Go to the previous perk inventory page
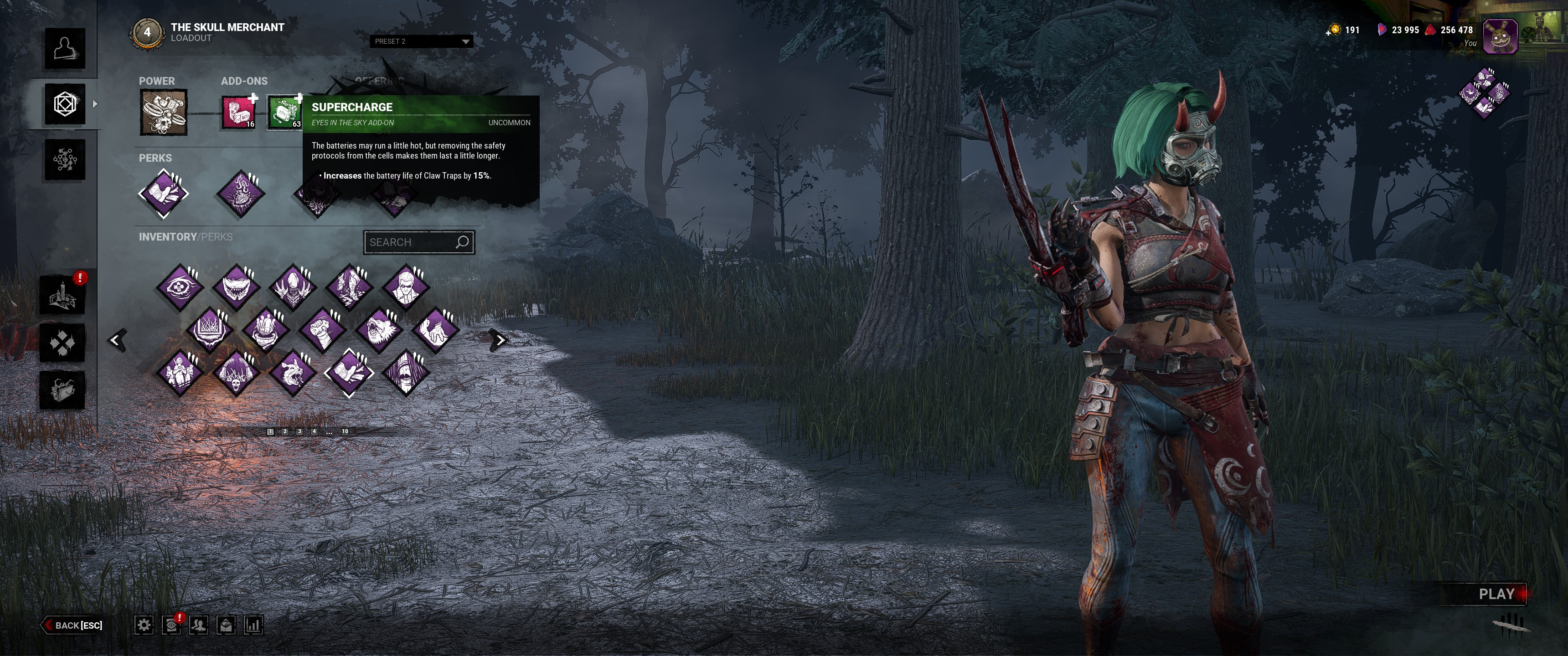The image size is (1568, 656). (117, 340)
